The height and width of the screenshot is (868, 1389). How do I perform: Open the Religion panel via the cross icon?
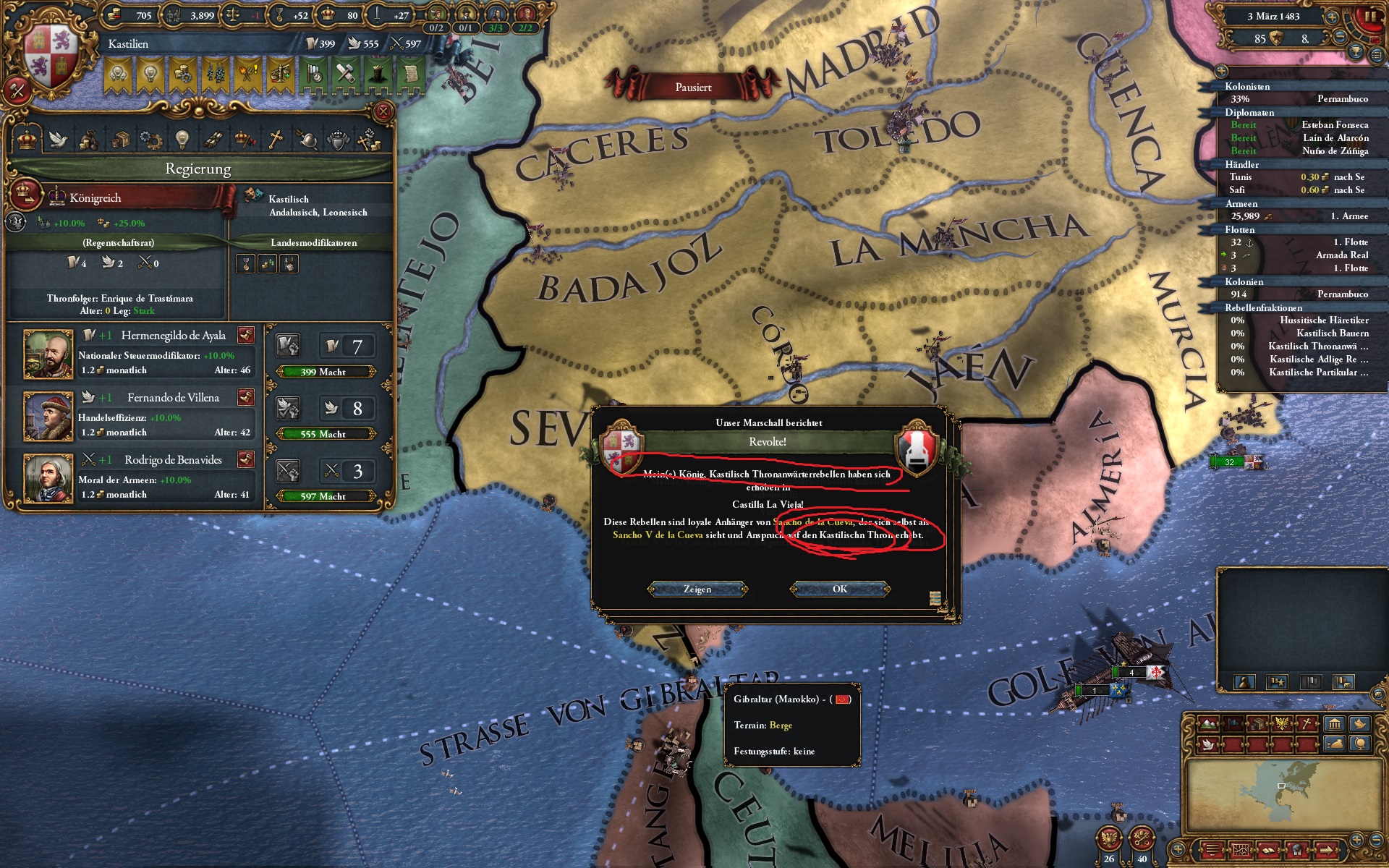click(276, 137)
